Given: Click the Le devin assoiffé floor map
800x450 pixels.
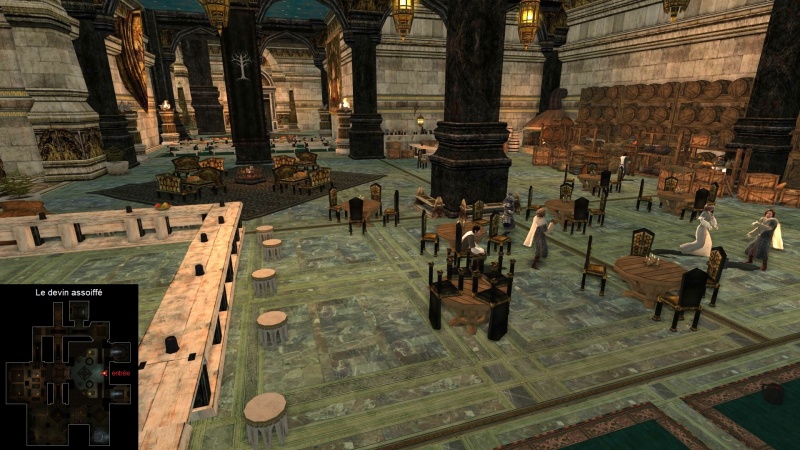Looking at the screenshot, I should (x=68, y=373).
